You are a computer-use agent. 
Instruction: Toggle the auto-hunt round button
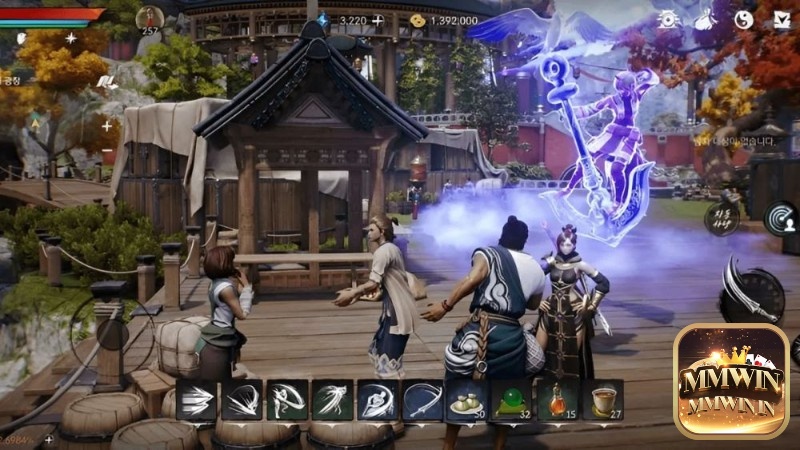coord(721,218)
